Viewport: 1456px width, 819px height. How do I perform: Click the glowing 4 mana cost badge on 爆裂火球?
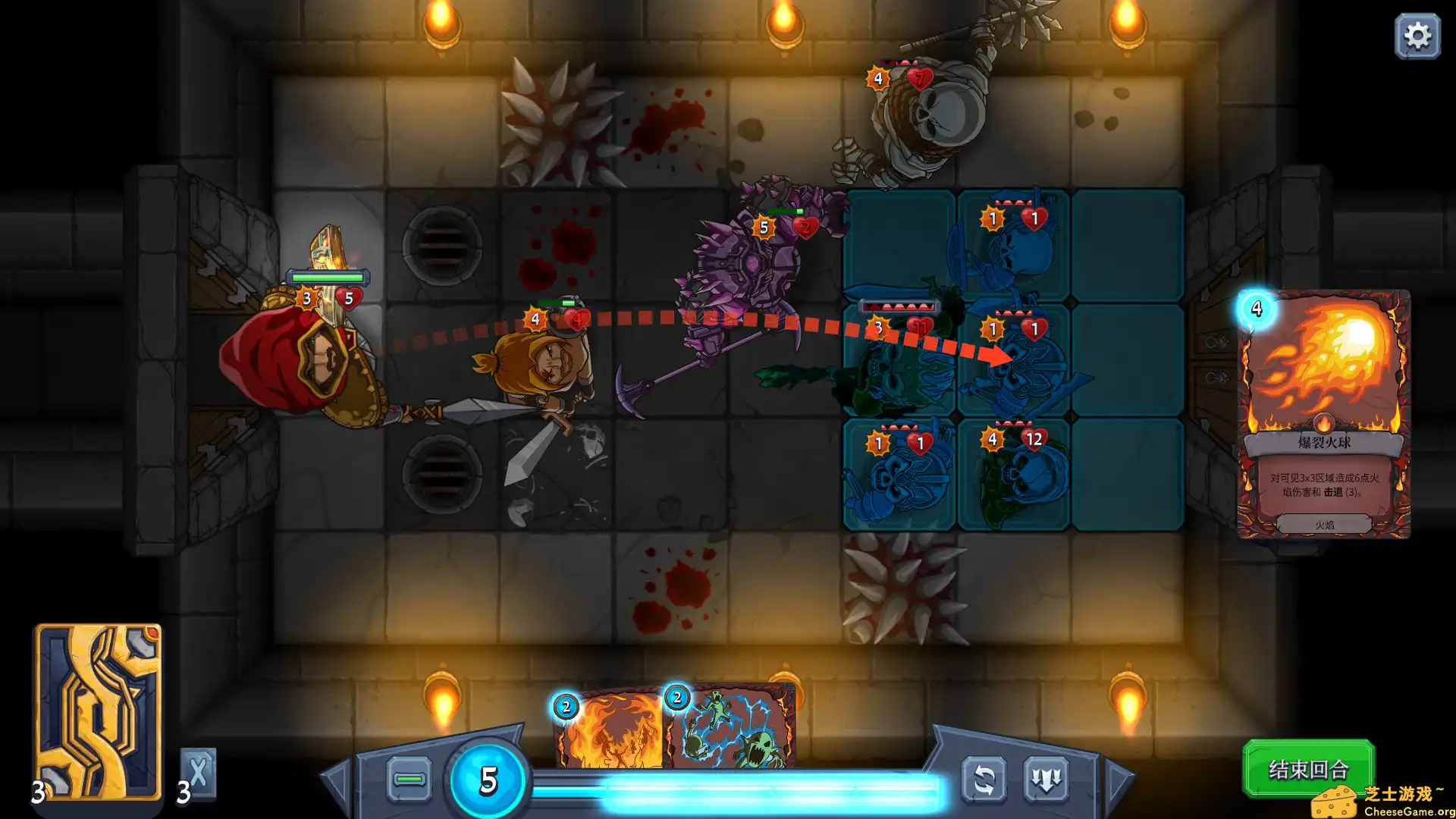[x=1257, y=309]
